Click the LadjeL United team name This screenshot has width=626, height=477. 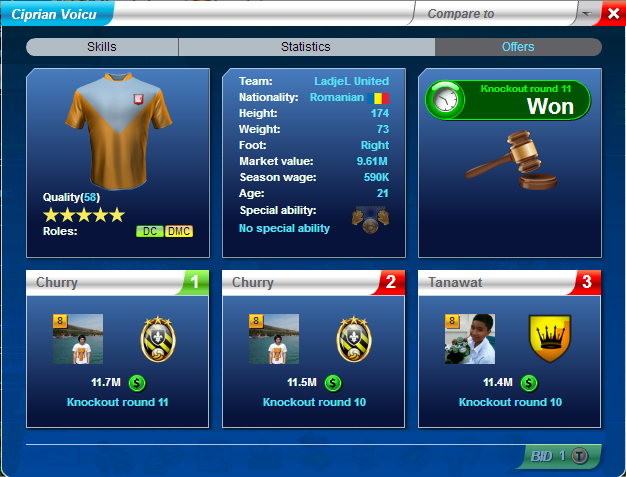pos(350,81)
